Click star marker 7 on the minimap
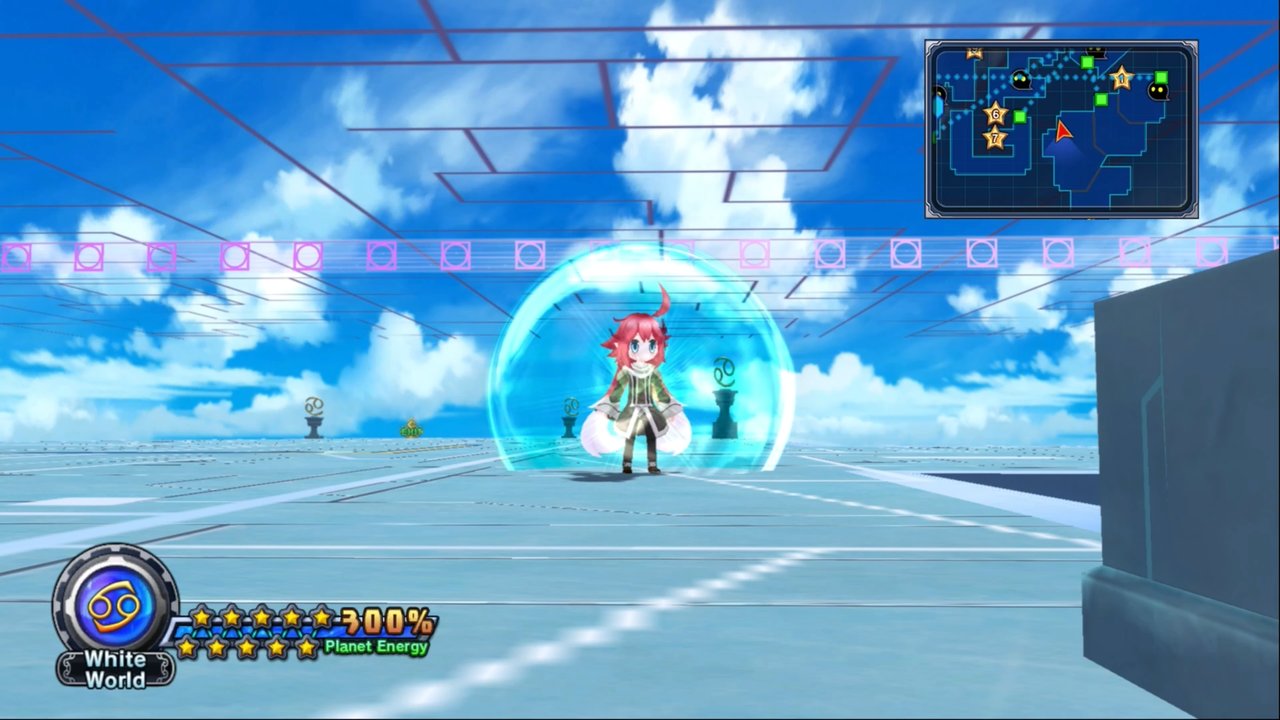 click(994, 138)
